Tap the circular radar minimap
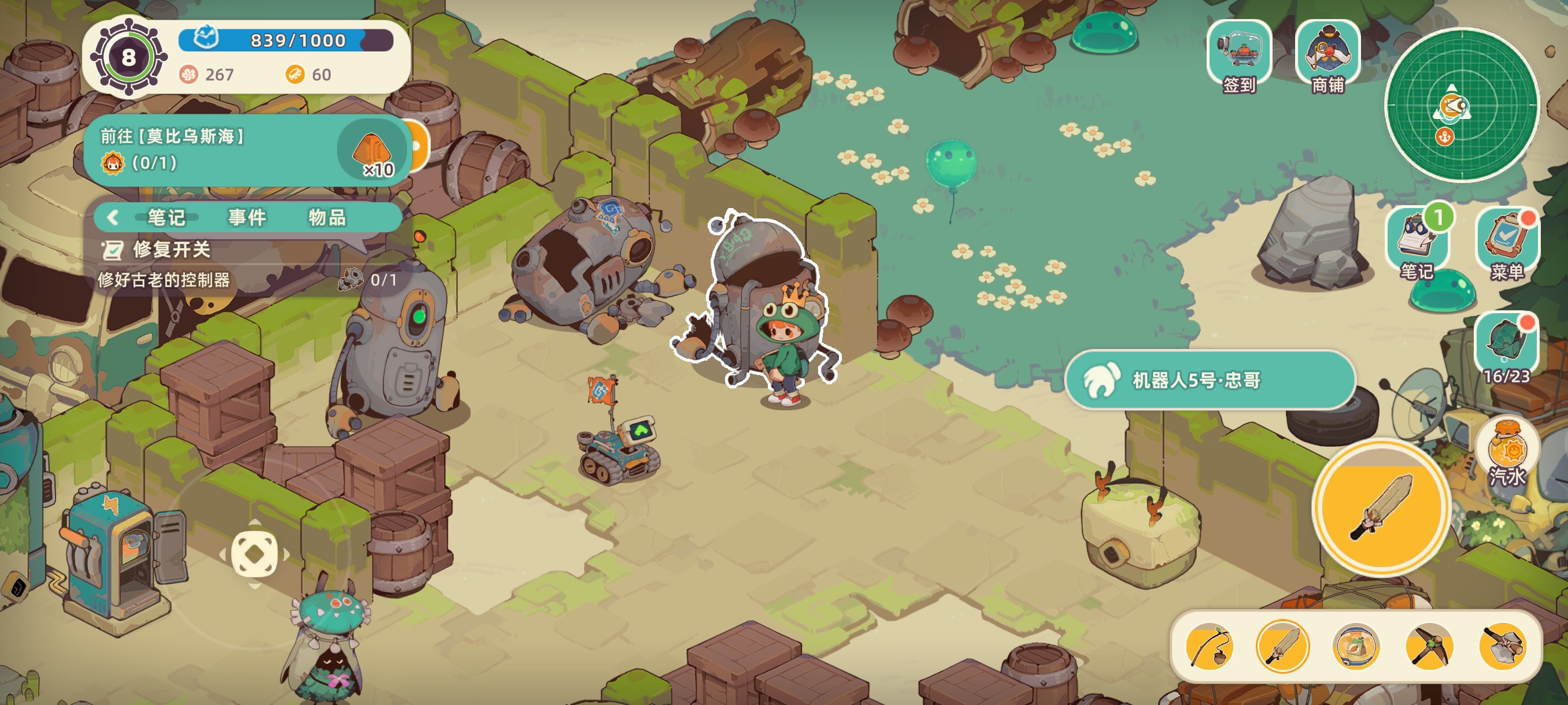The width and height of the screenshot is (1568, 705). pos(1461,105)
